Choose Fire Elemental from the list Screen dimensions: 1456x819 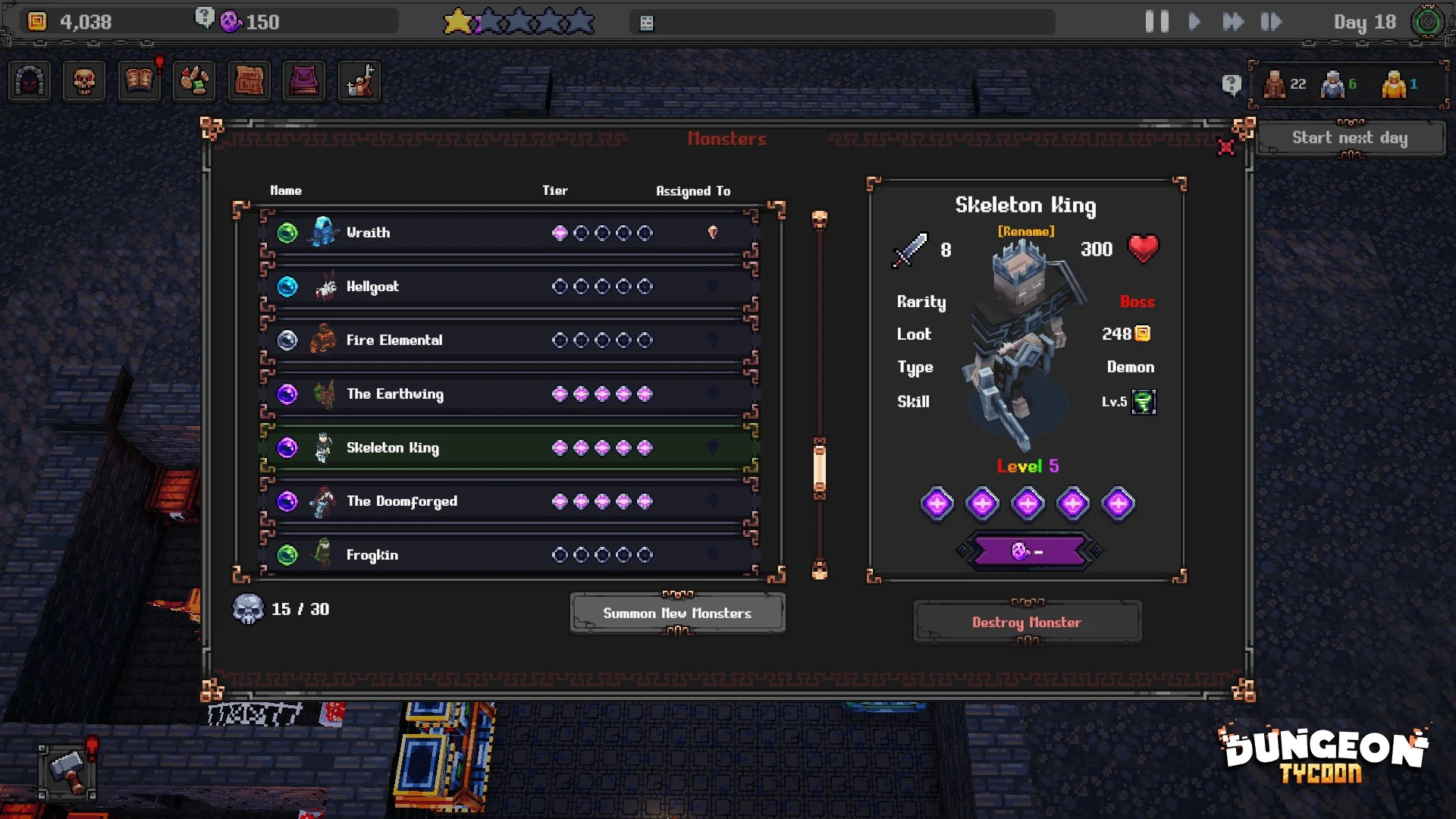(x=508, y=340)
